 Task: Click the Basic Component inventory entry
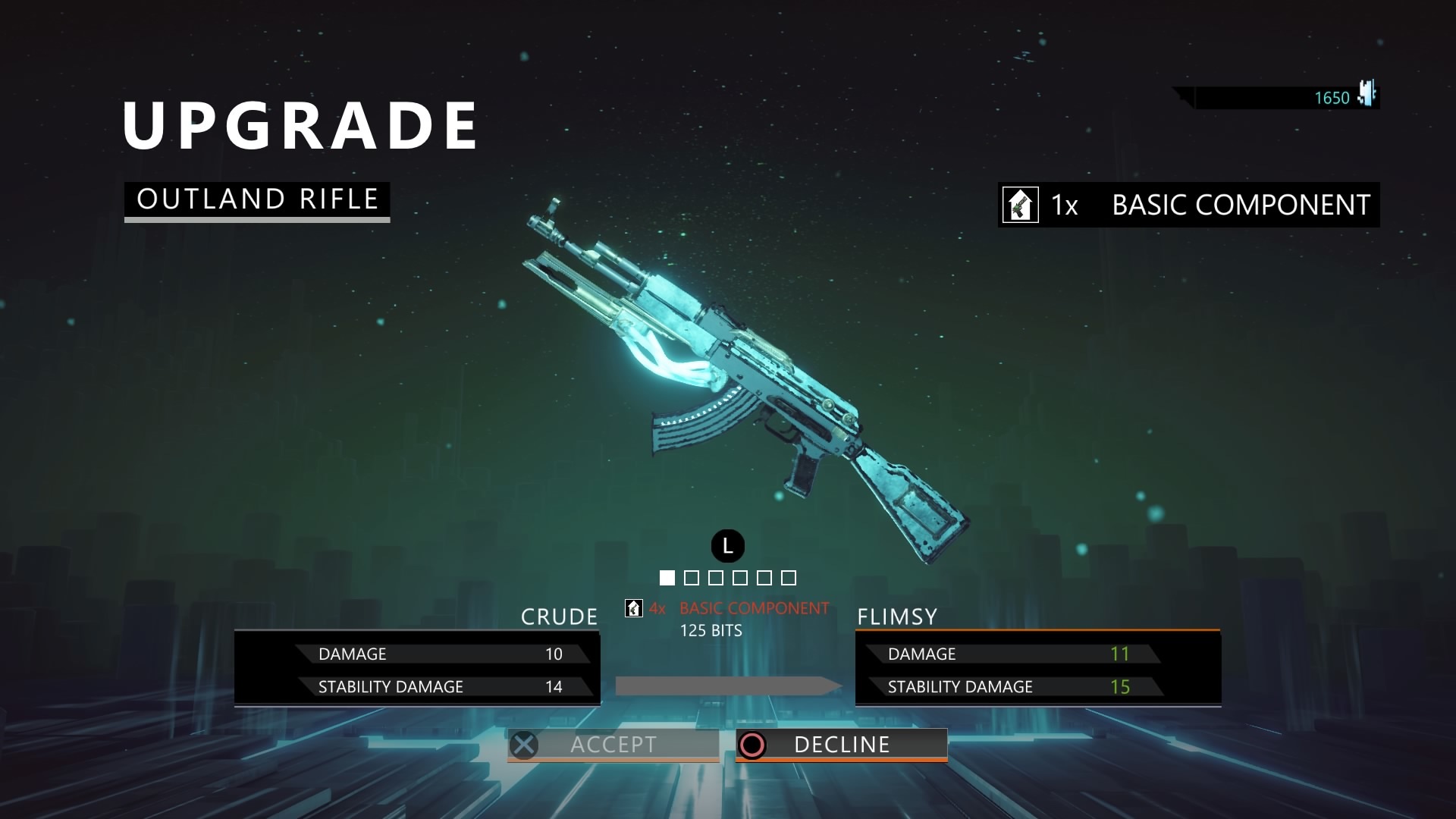[x=1188, y=205]
